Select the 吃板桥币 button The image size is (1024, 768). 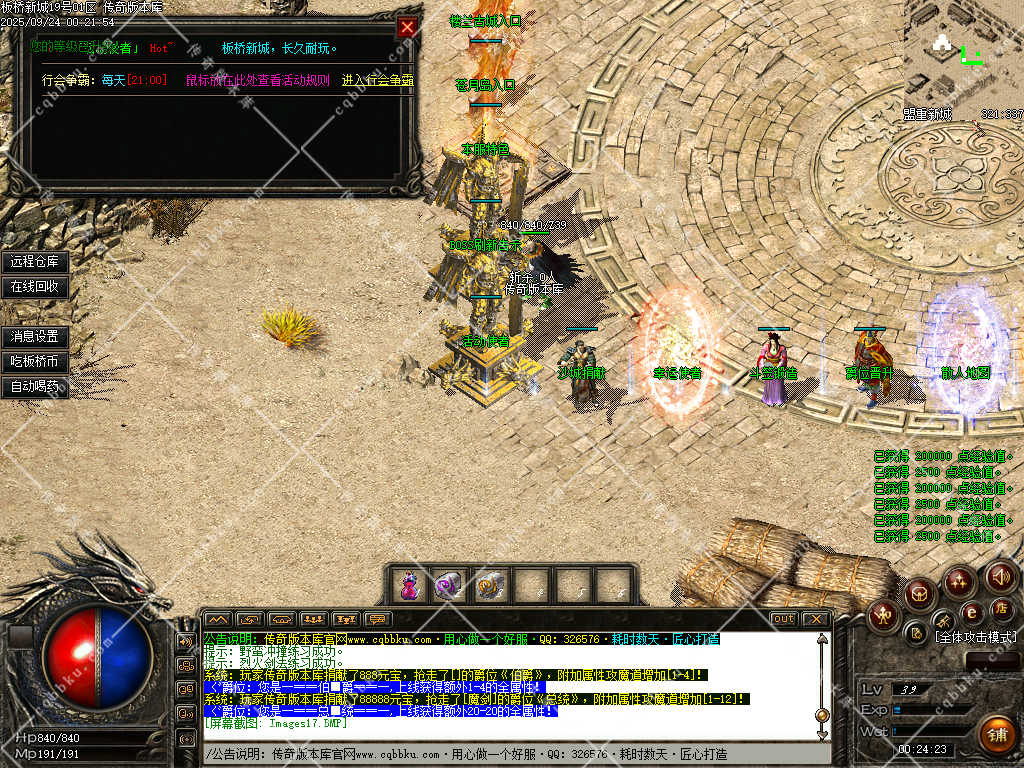click(35, 362)
